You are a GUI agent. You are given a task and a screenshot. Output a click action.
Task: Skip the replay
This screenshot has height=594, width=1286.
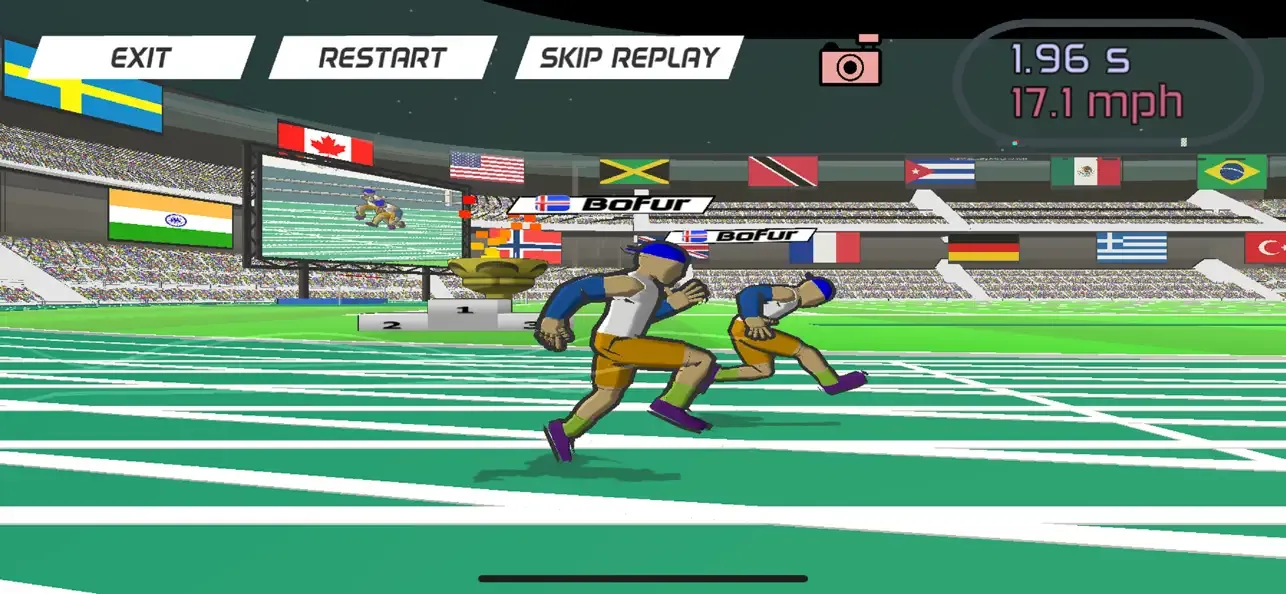629,58
